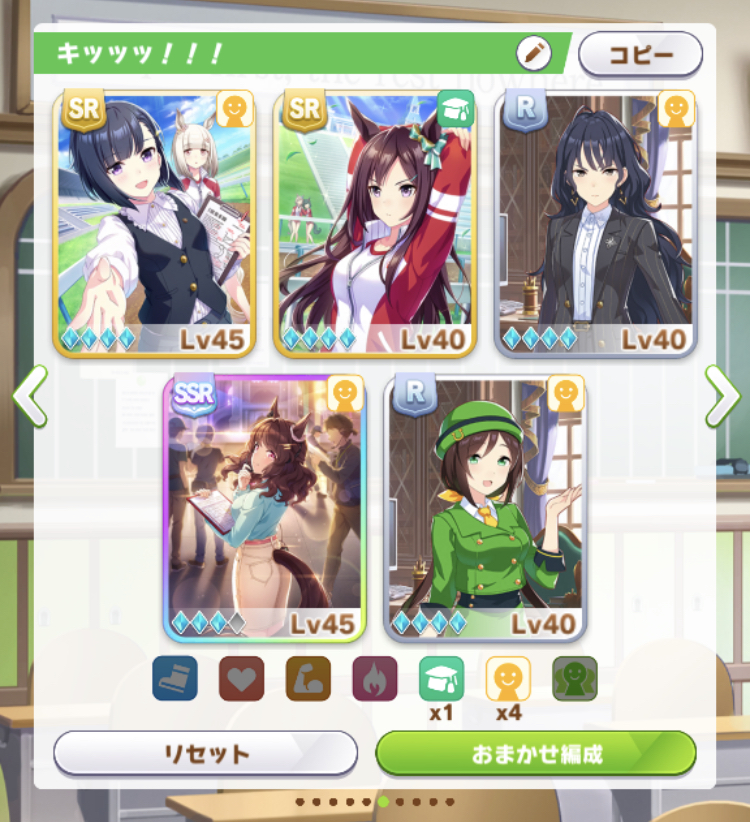Viewport: 750px width, 822px height.
Task: Choose the SR card with red jacket horse girl
Action: (375, 224)
